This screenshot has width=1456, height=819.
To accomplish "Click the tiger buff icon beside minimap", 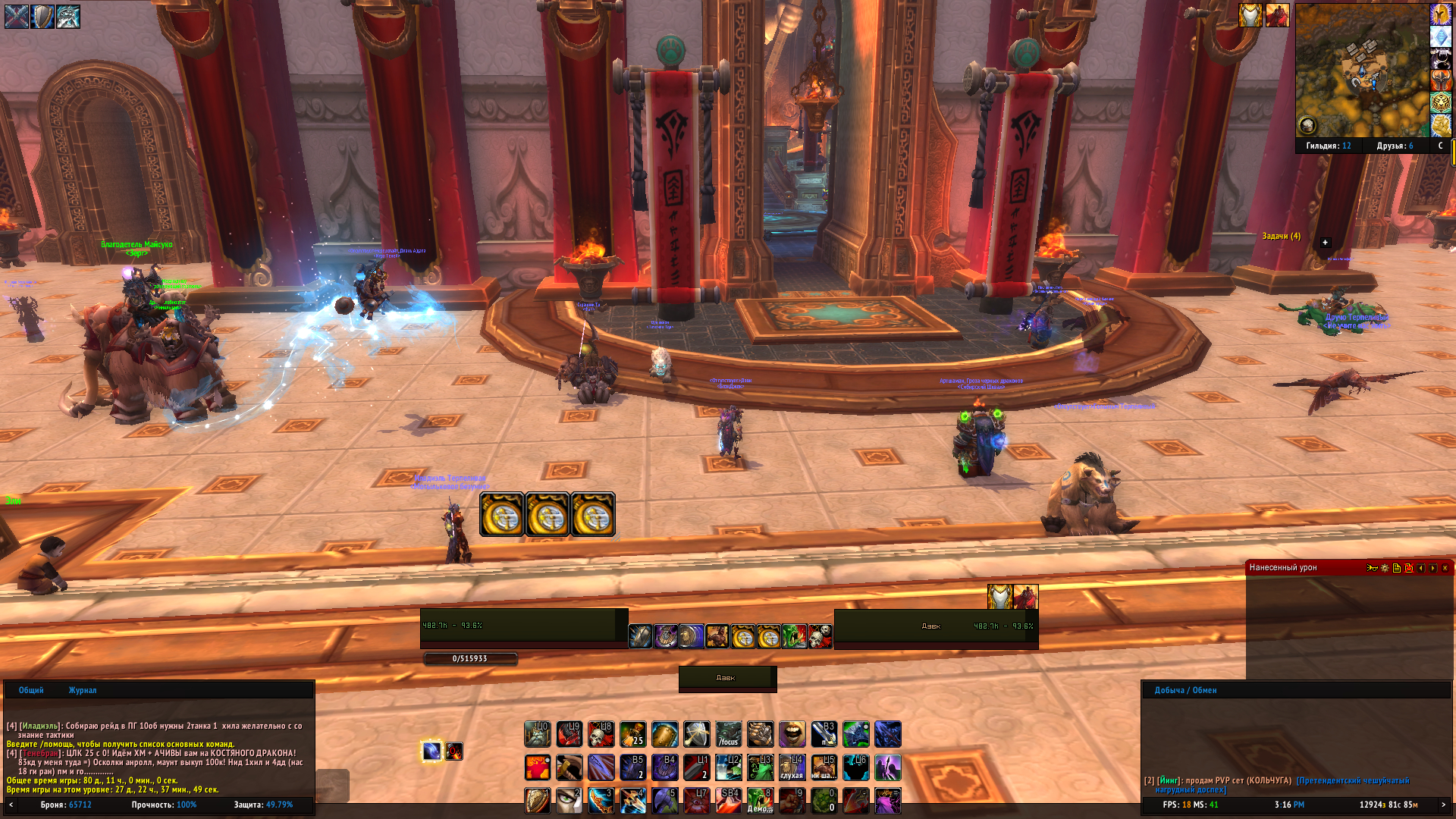I will pos(1441,102).
